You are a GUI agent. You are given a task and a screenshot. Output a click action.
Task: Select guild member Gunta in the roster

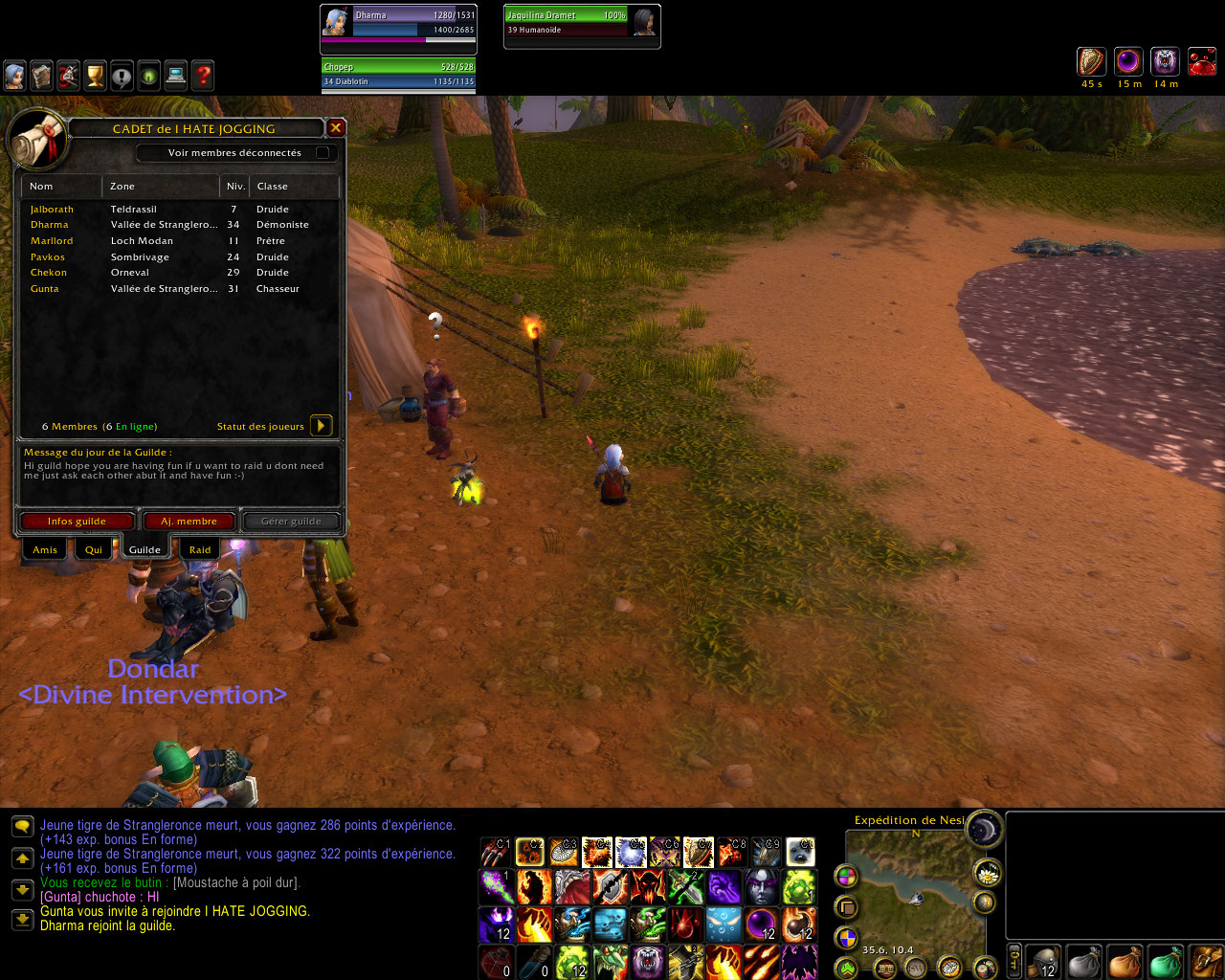click(x=45, y=288)
